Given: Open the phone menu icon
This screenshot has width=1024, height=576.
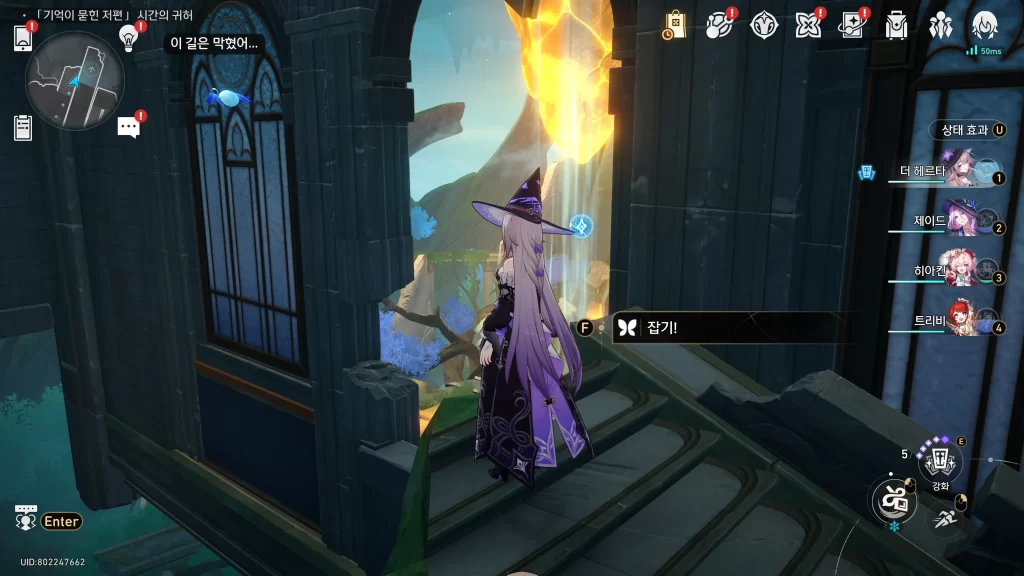Looking at the screenshot, I should [23, 38].
